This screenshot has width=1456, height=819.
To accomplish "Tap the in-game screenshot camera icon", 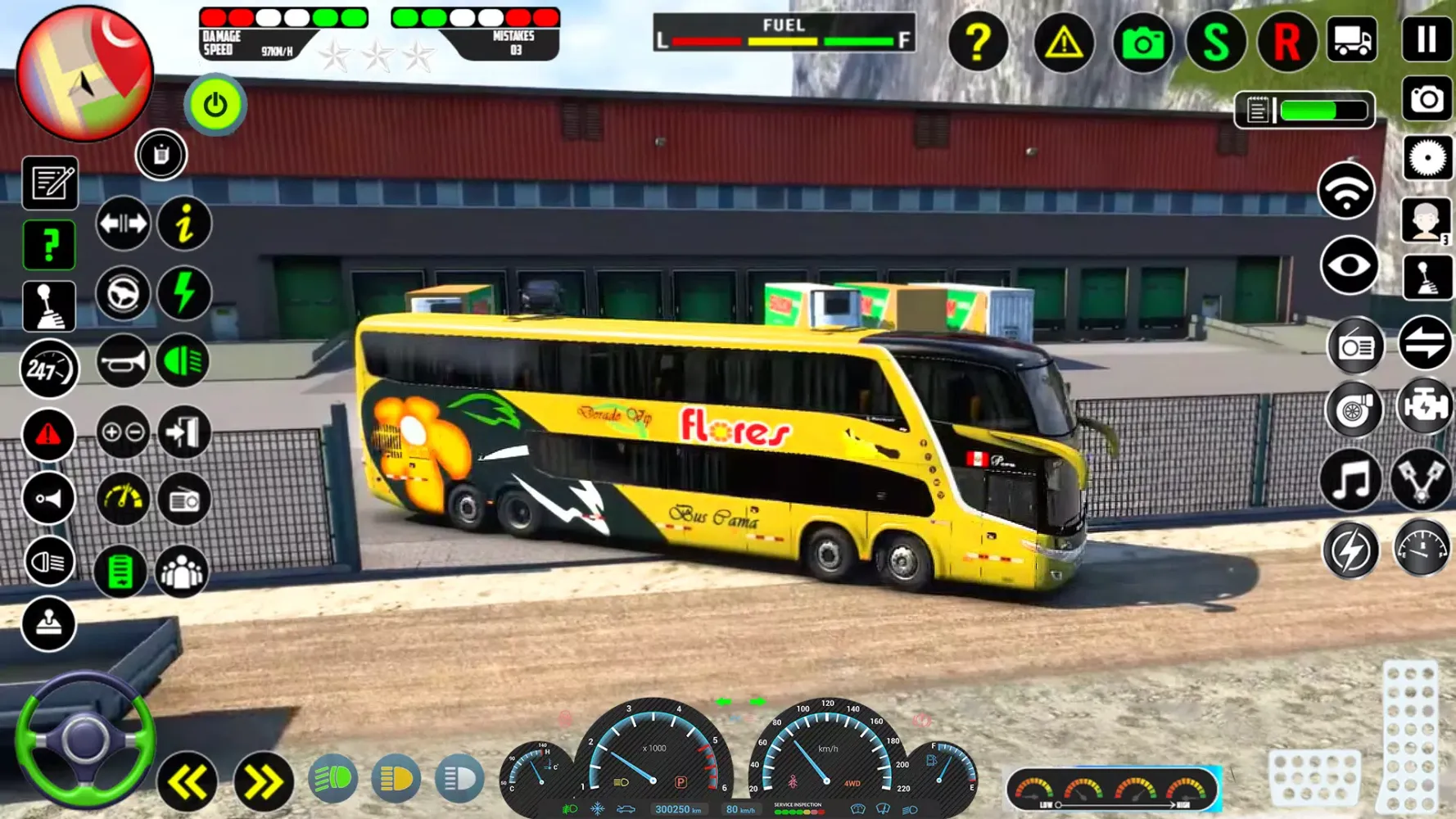I will 1143,43.
